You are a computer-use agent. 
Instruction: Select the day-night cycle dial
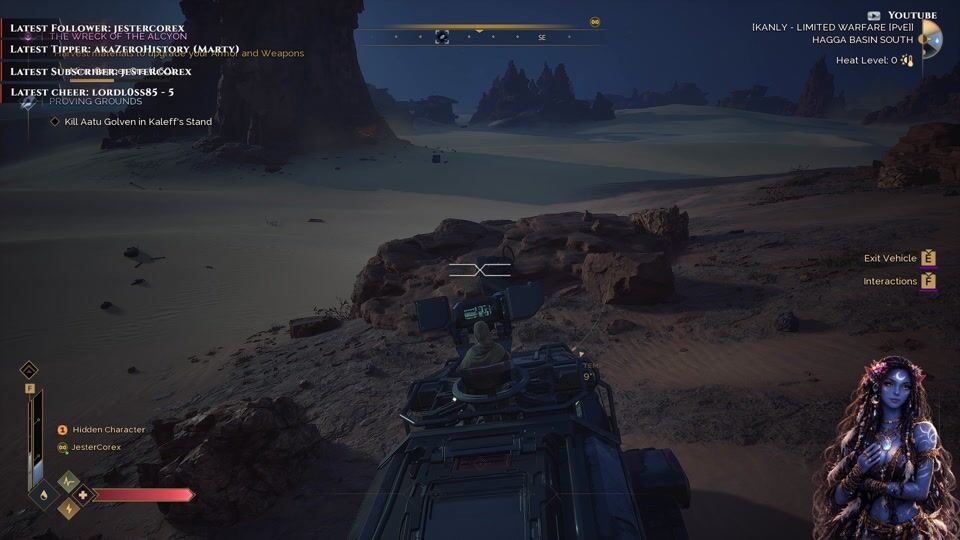930,40
